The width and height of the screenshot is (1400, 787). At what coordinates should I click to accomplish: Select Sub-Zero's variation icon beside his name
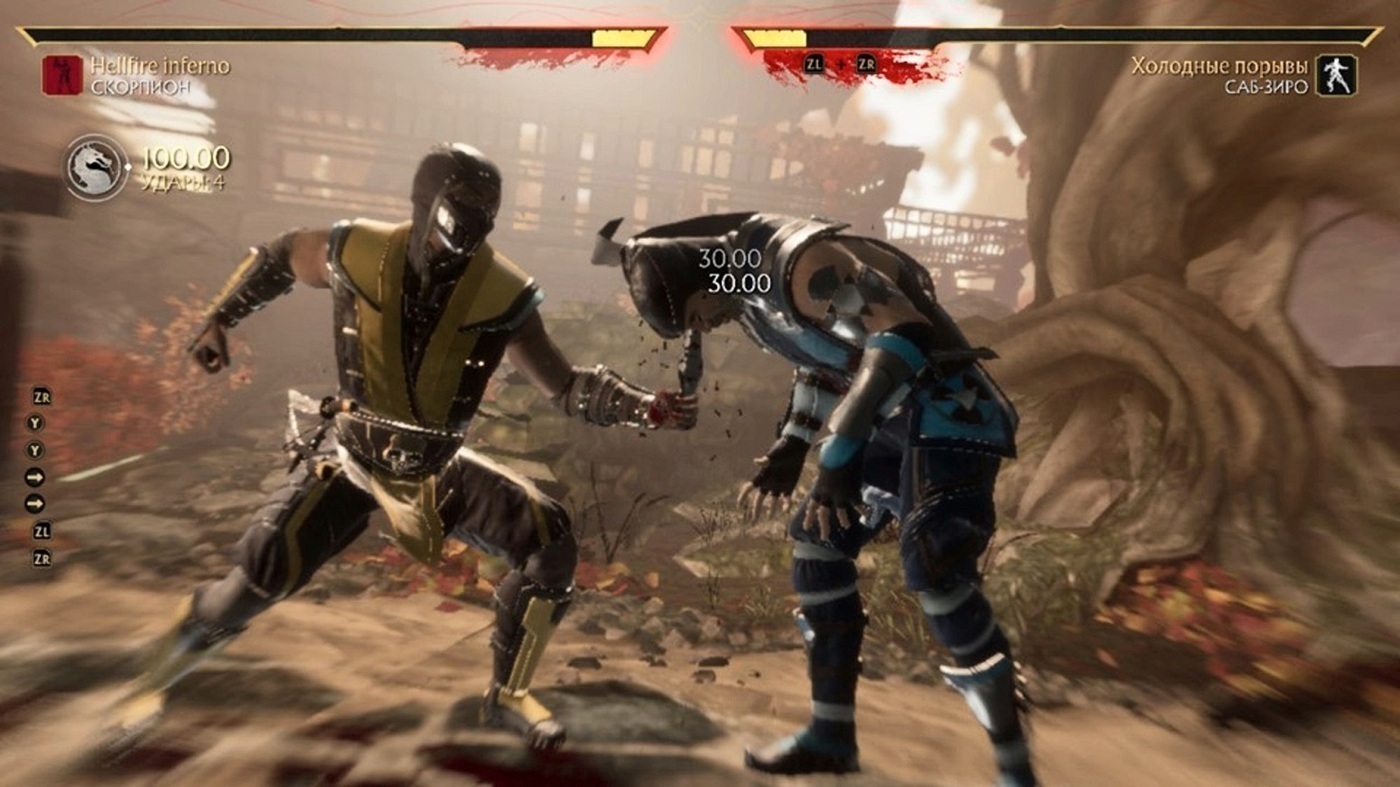point(1336,75)
